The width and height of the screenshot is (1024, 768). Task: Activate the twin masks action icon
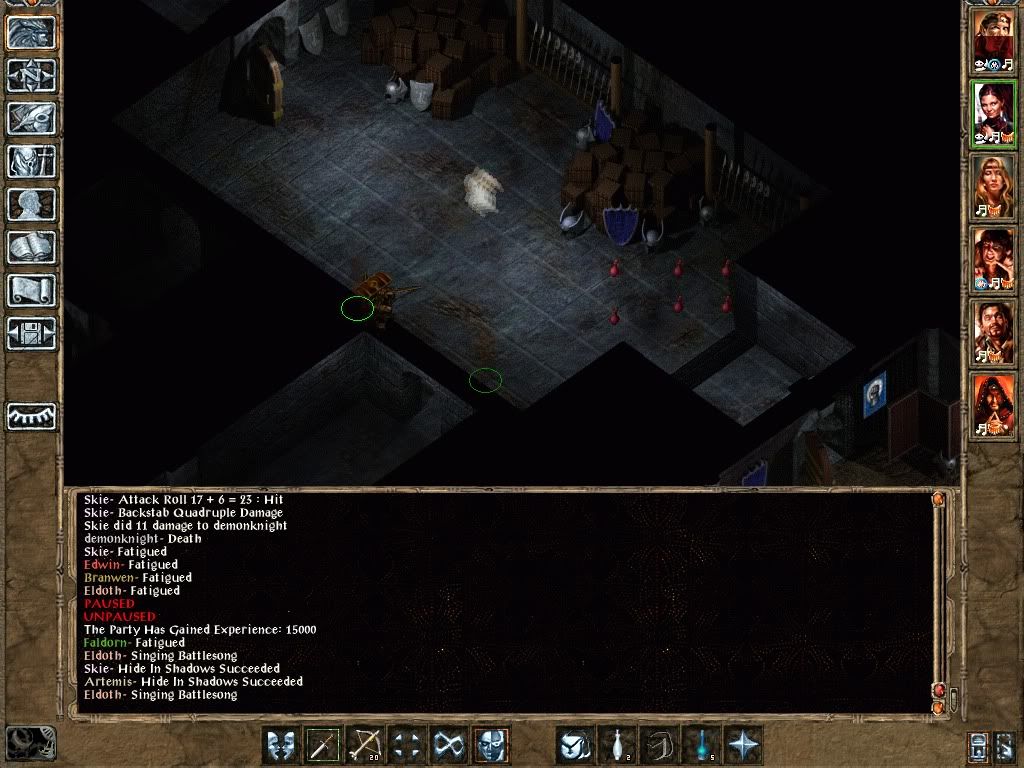point(282,745)
